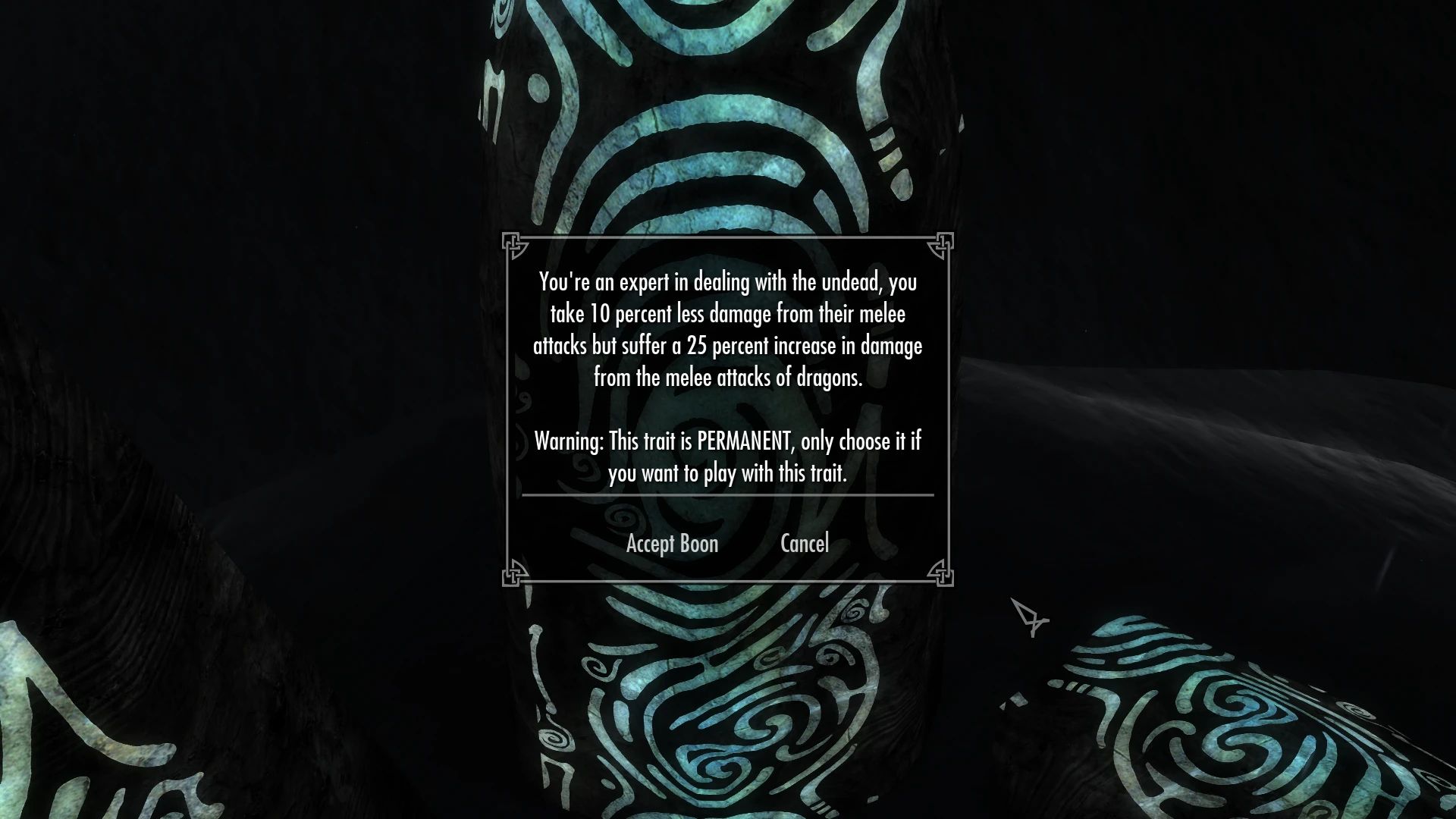Cancel the trait selection dialog

[x=804, y=543]
